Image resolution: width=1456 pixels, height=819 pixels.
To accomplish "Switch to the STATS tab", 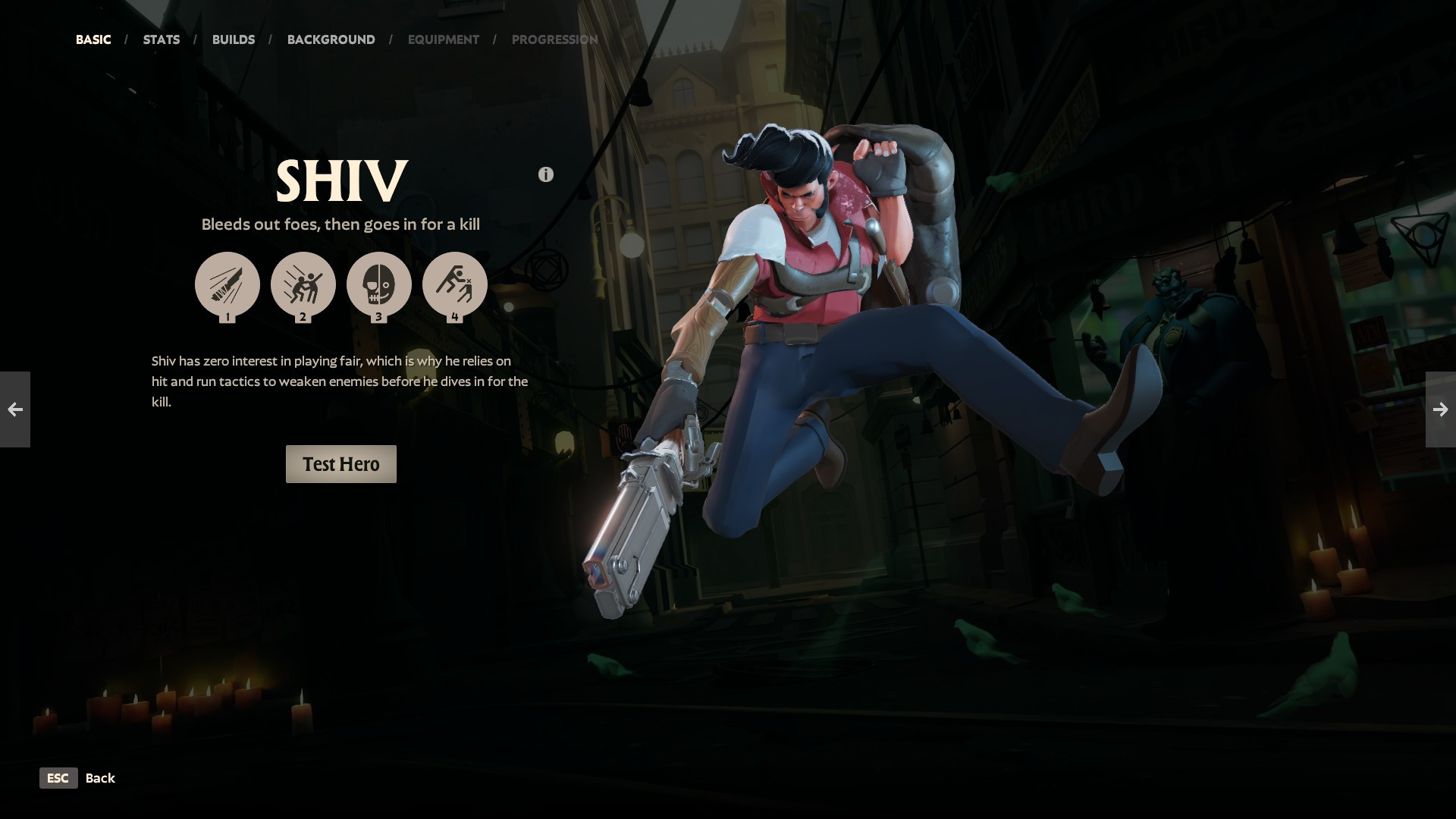I will [161, 39].
